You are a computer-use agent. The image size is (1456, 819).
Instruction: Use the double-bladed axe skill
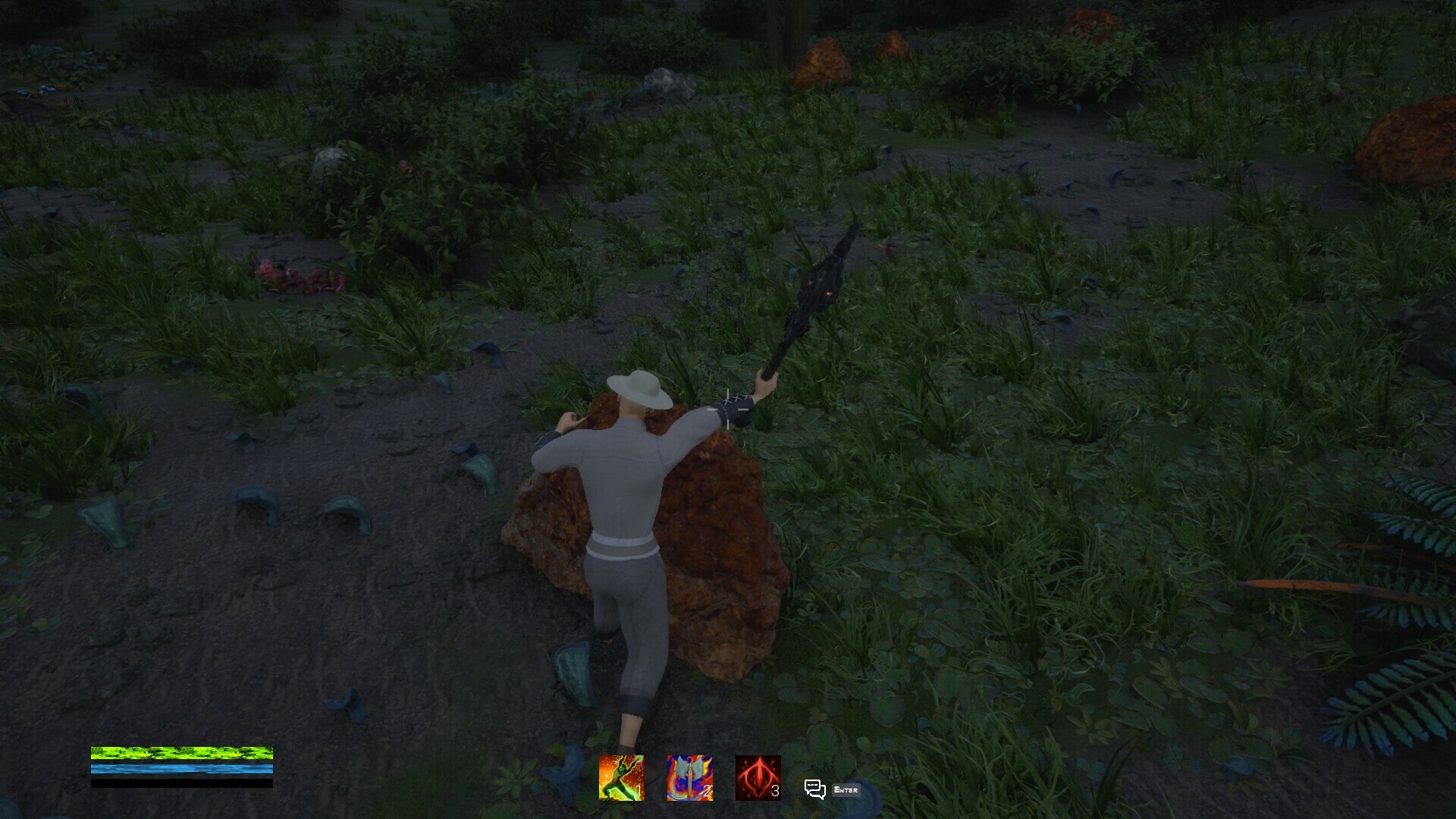689,777
